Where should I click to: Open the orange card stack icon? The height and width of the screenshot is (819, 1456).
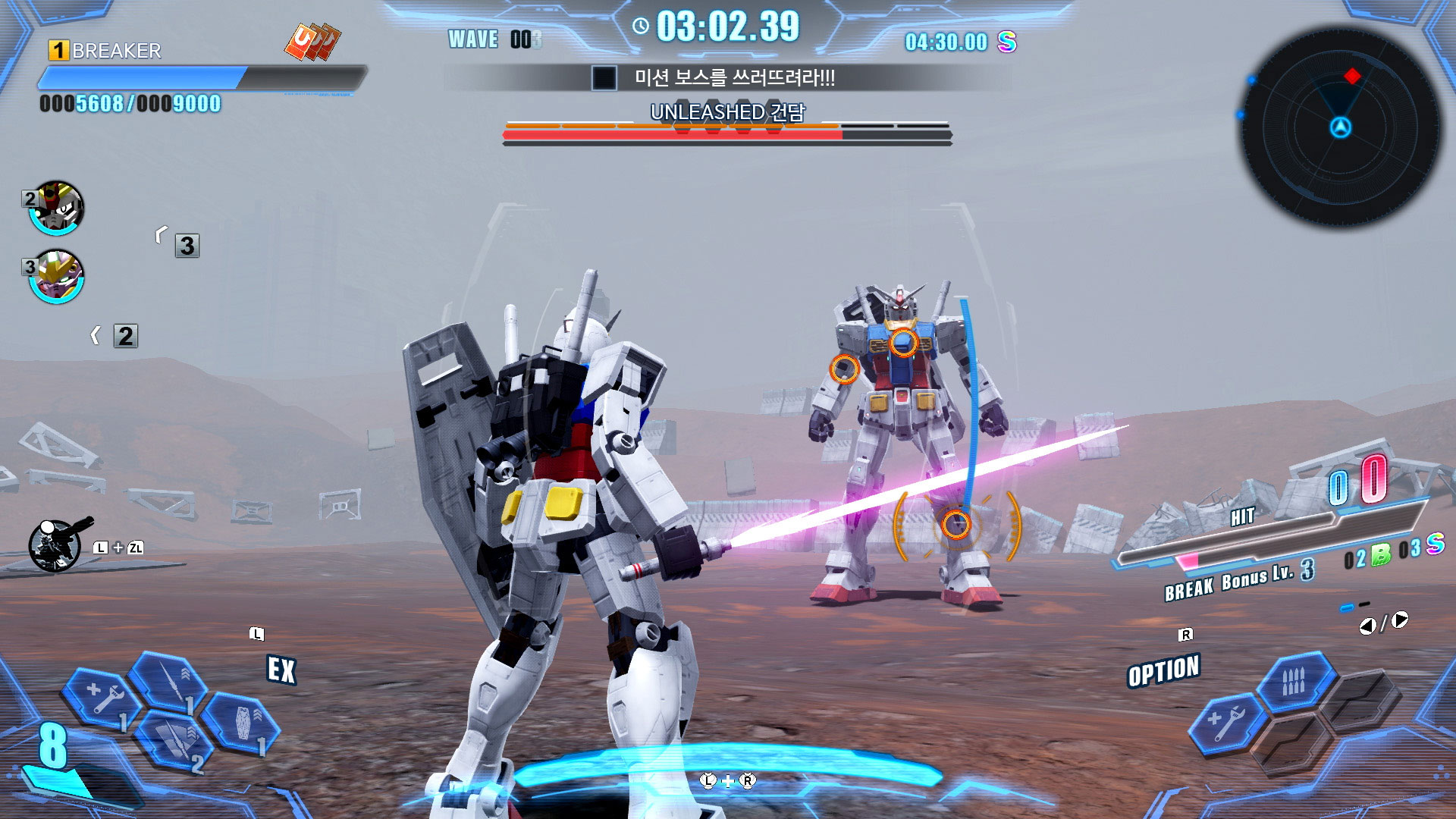point(312,42)
